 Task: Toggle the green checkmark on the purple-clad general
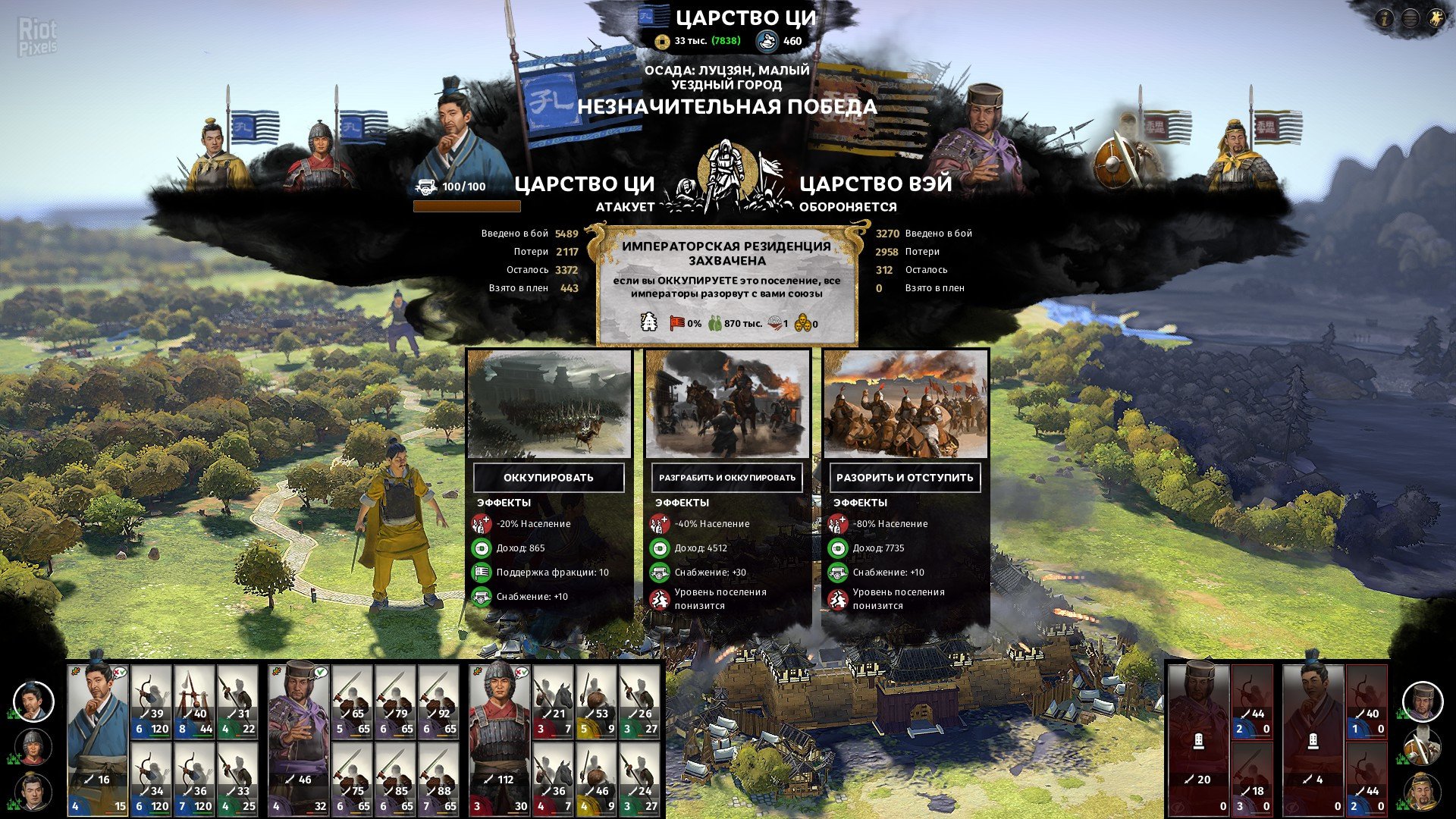[x=321, y=671]
